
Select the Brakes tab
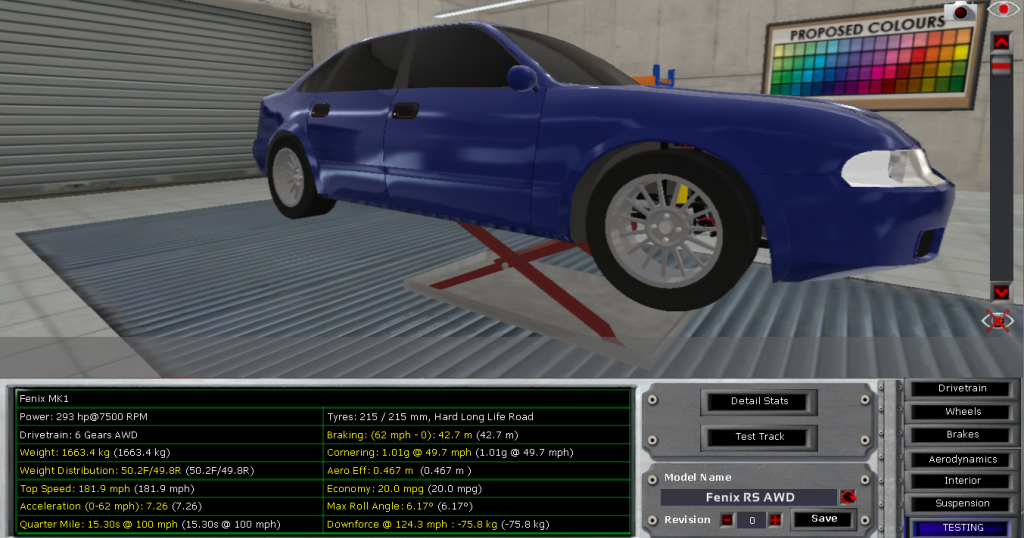click(962, 435)
